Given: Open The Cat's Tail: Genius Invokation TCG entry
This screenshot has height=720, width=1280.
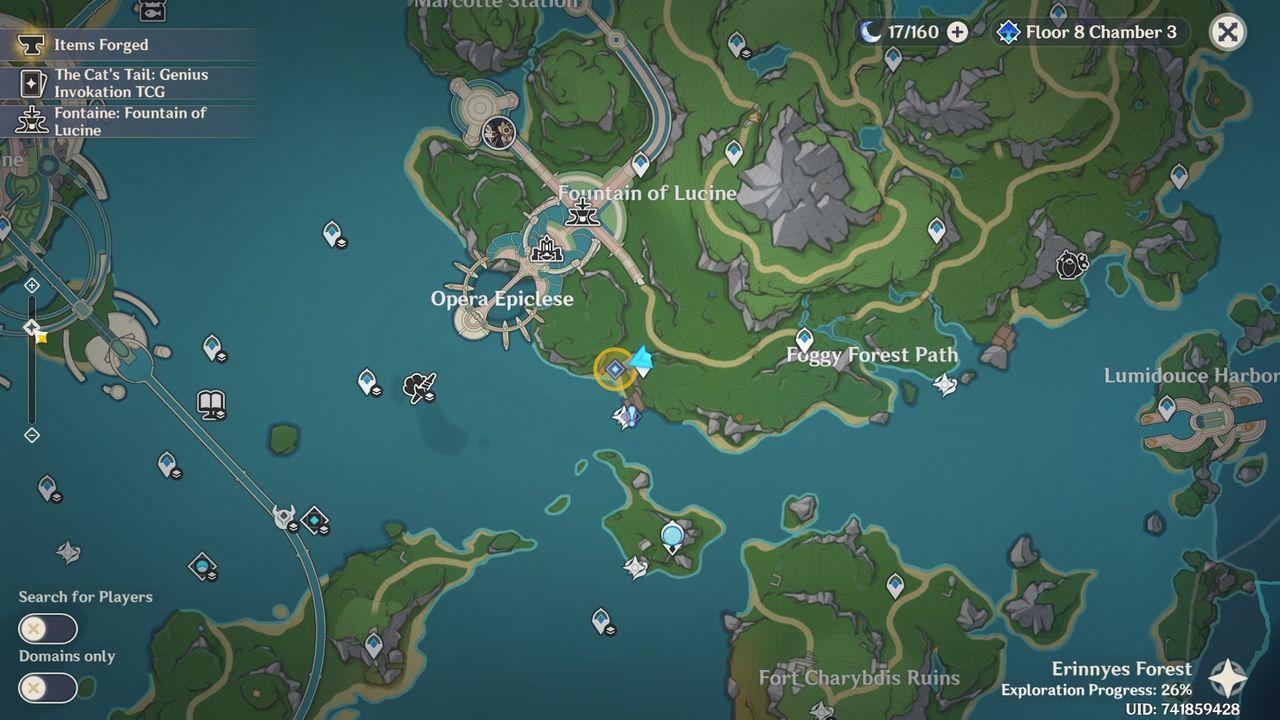Looking at the screenshot, I should coord(130,83).
